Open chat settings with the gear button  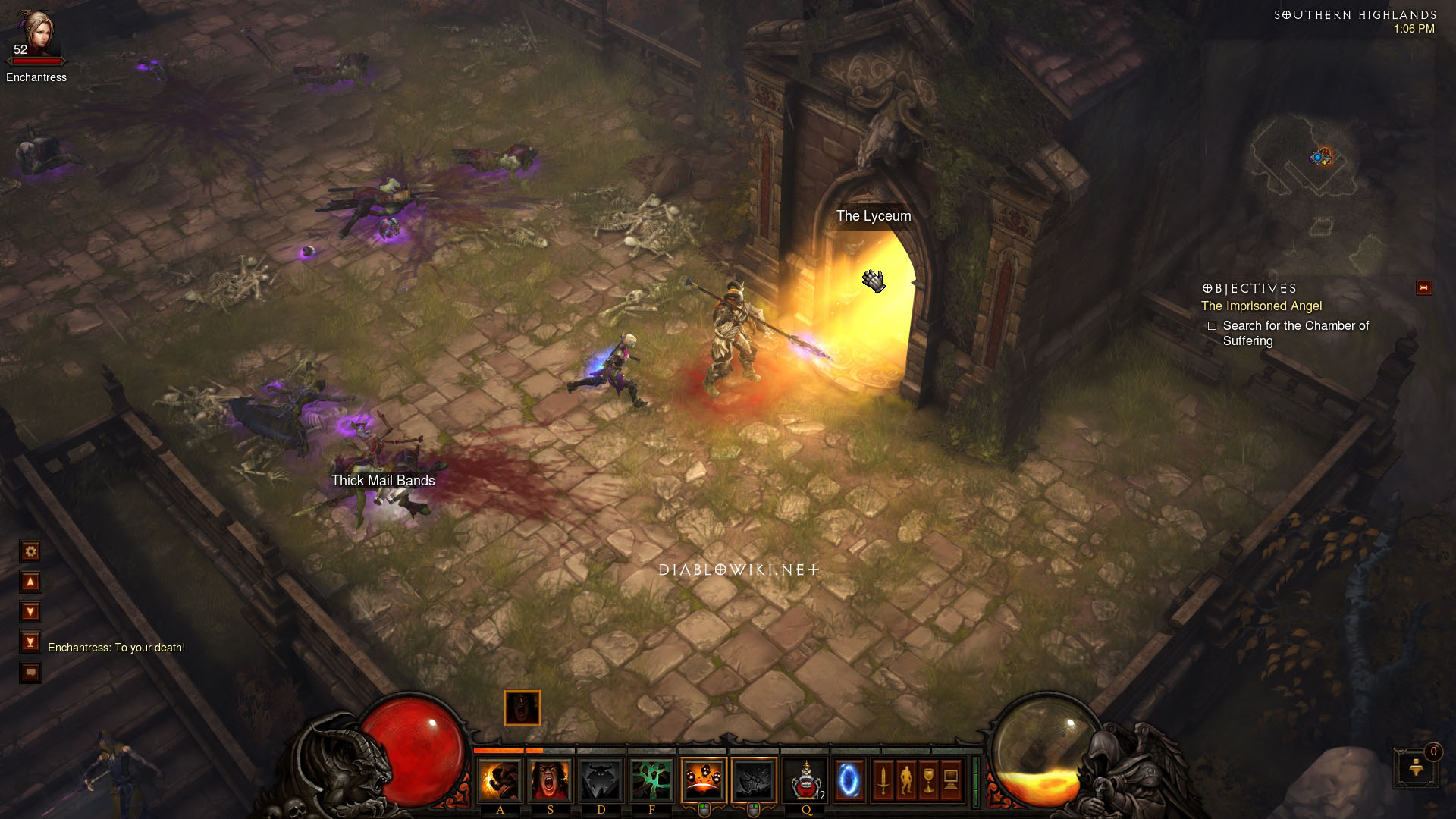[30, 551]
